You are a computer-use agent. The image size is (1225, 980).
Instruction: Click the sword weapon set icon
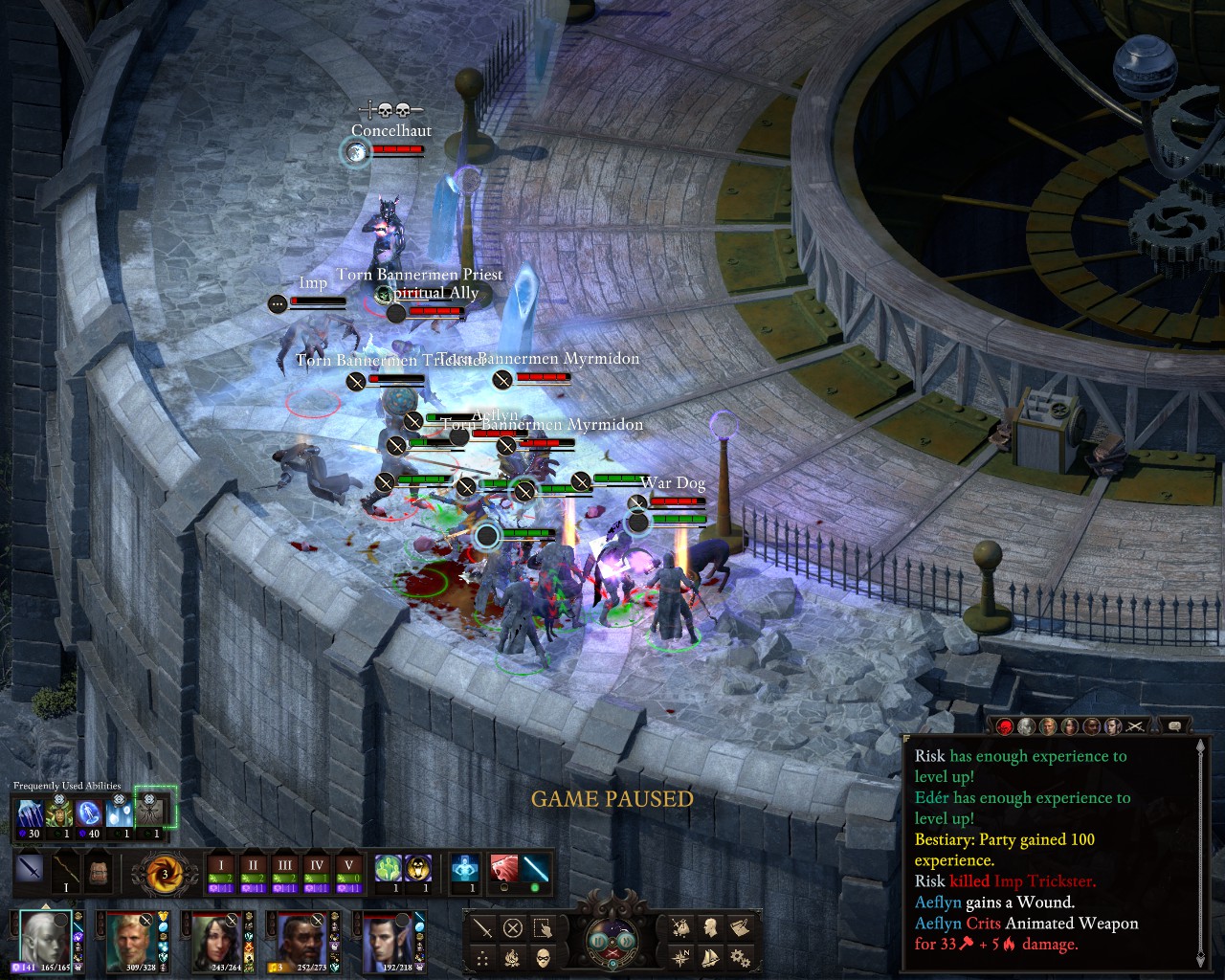pyautogui.click(x=31, y=872)
